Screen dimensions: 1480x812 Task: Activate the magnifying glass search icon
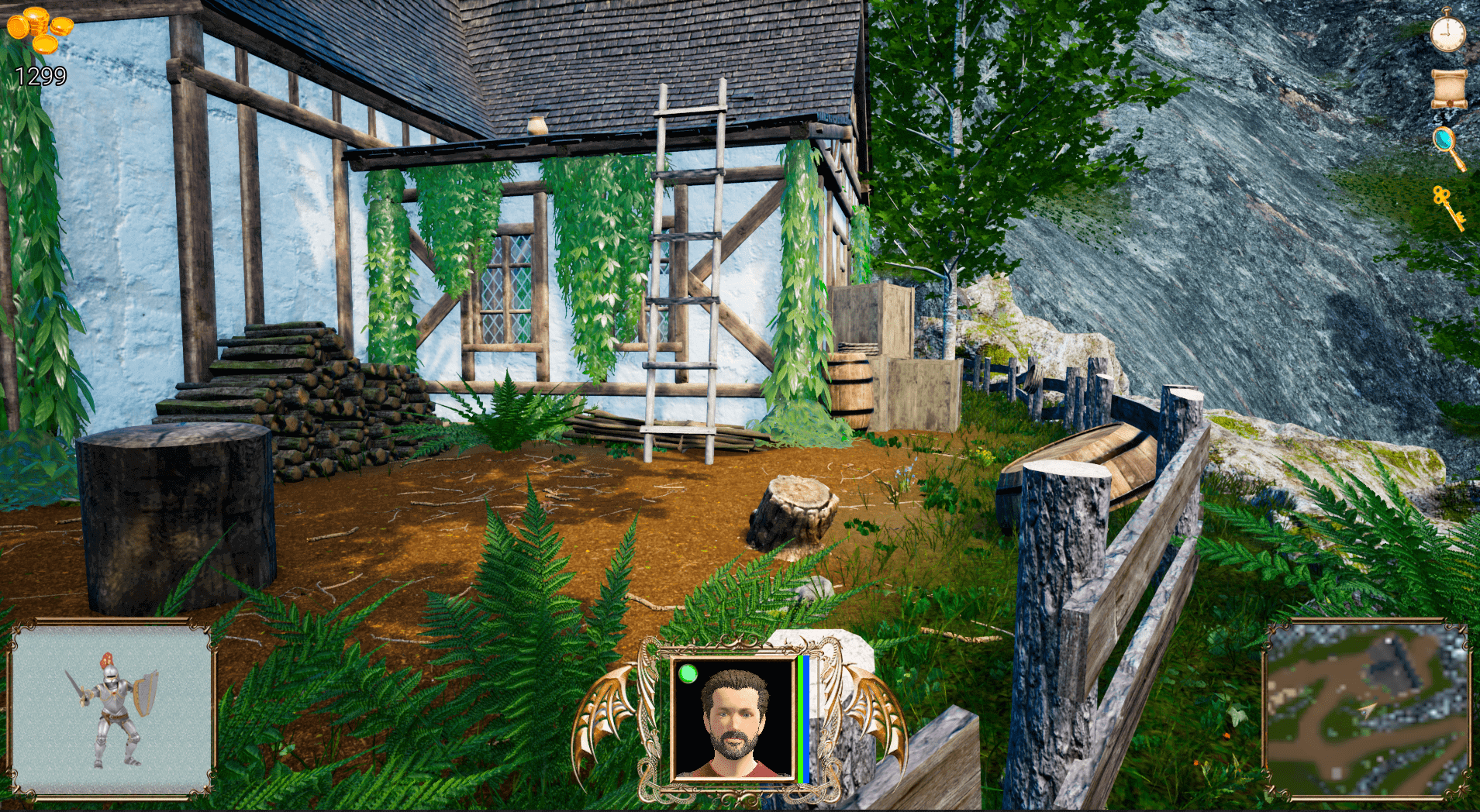(1447, 146)
